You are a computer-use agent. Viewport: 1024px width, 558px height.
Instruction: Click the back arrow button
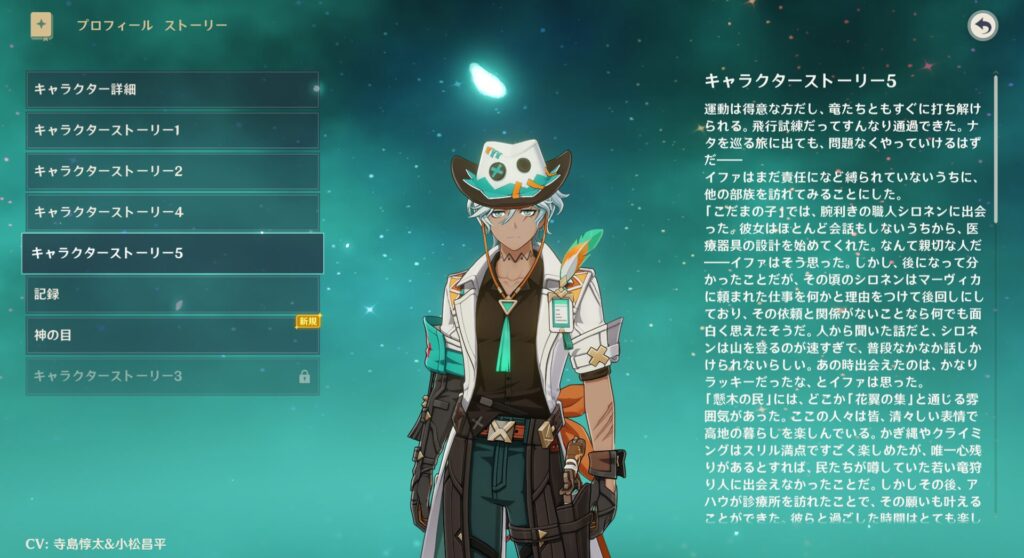[983, 27]
